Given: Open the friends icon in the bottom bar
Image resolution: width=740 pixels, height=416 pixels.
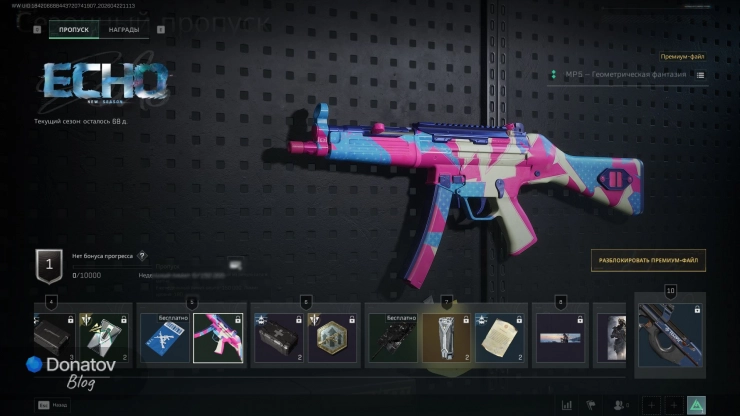Looking at the screenshot, I should 620,405.
